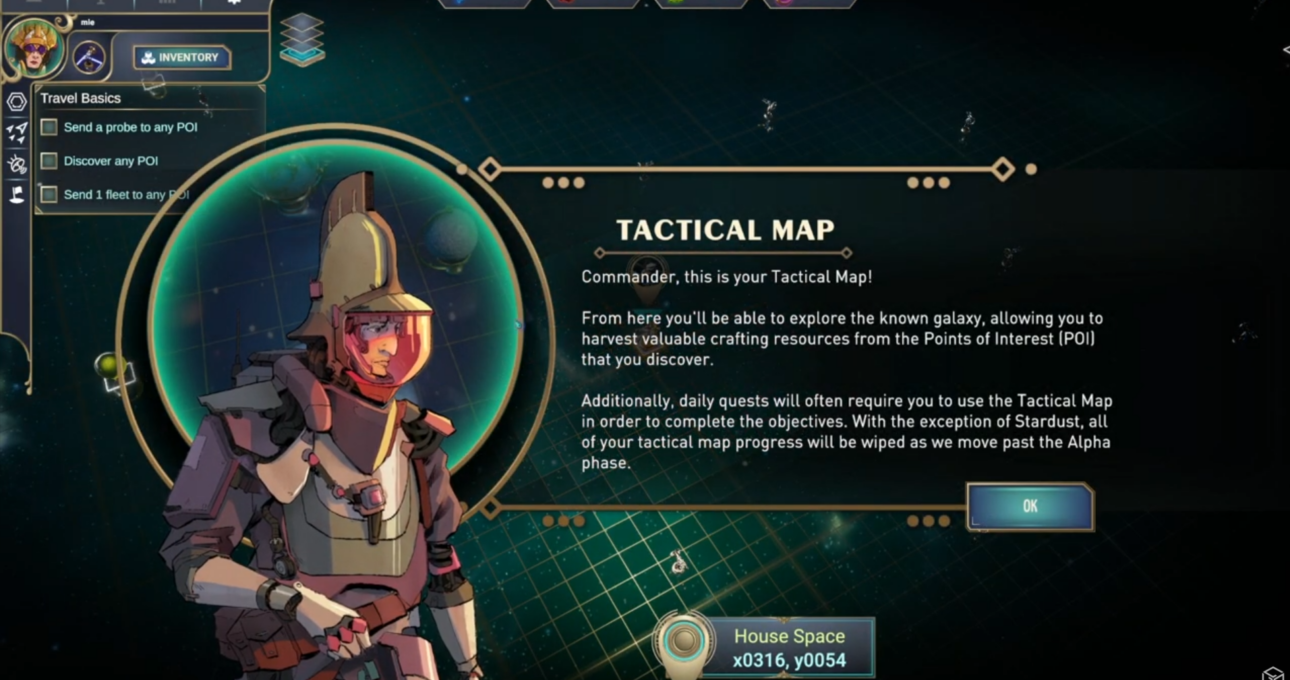Confirm the Tactical Map dialog with OK
Viewport: 1290px width, 680px height.
[1030, 507]
